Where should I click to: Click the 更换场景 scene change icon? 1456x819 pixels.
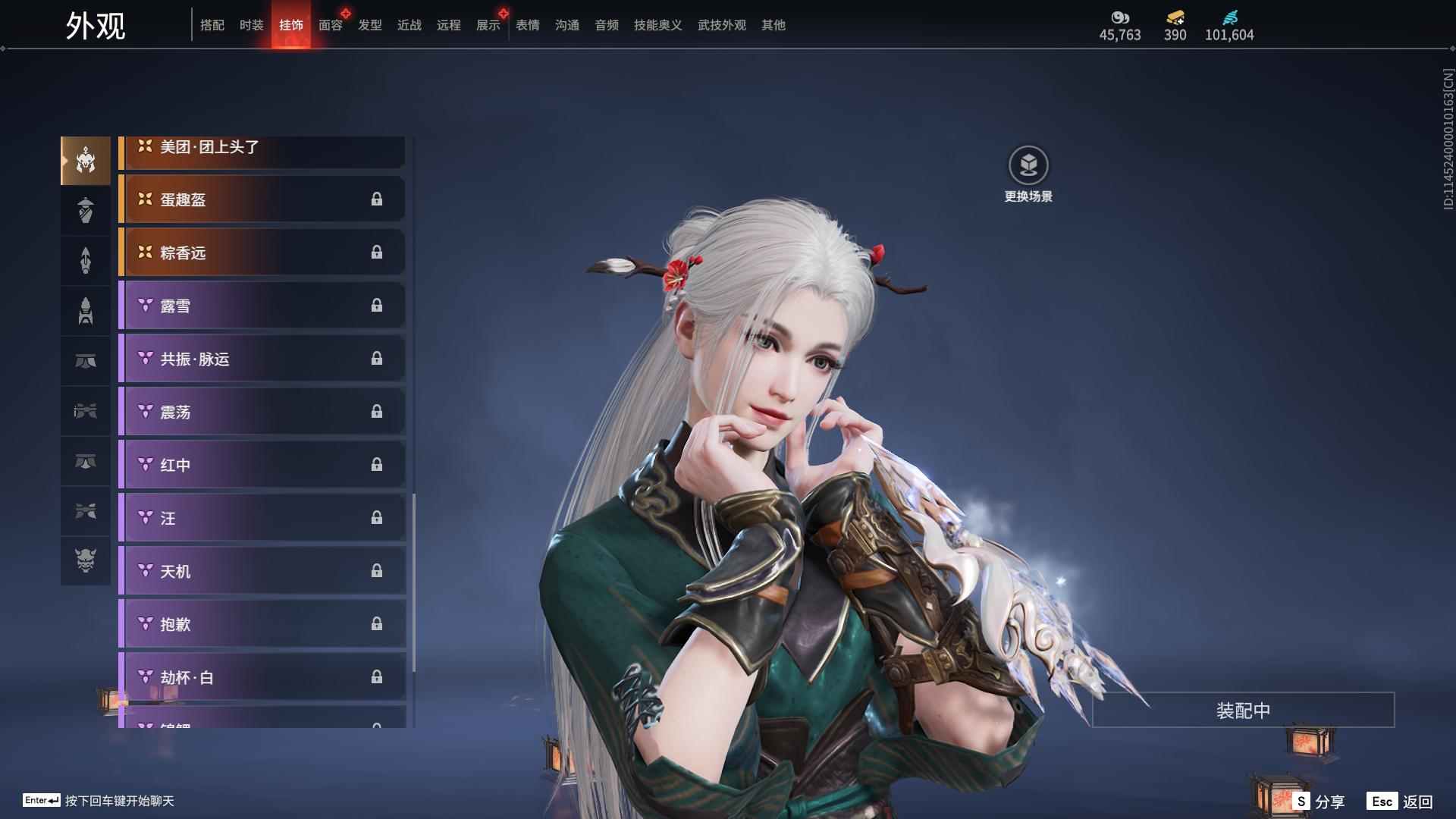point(1028,166)
